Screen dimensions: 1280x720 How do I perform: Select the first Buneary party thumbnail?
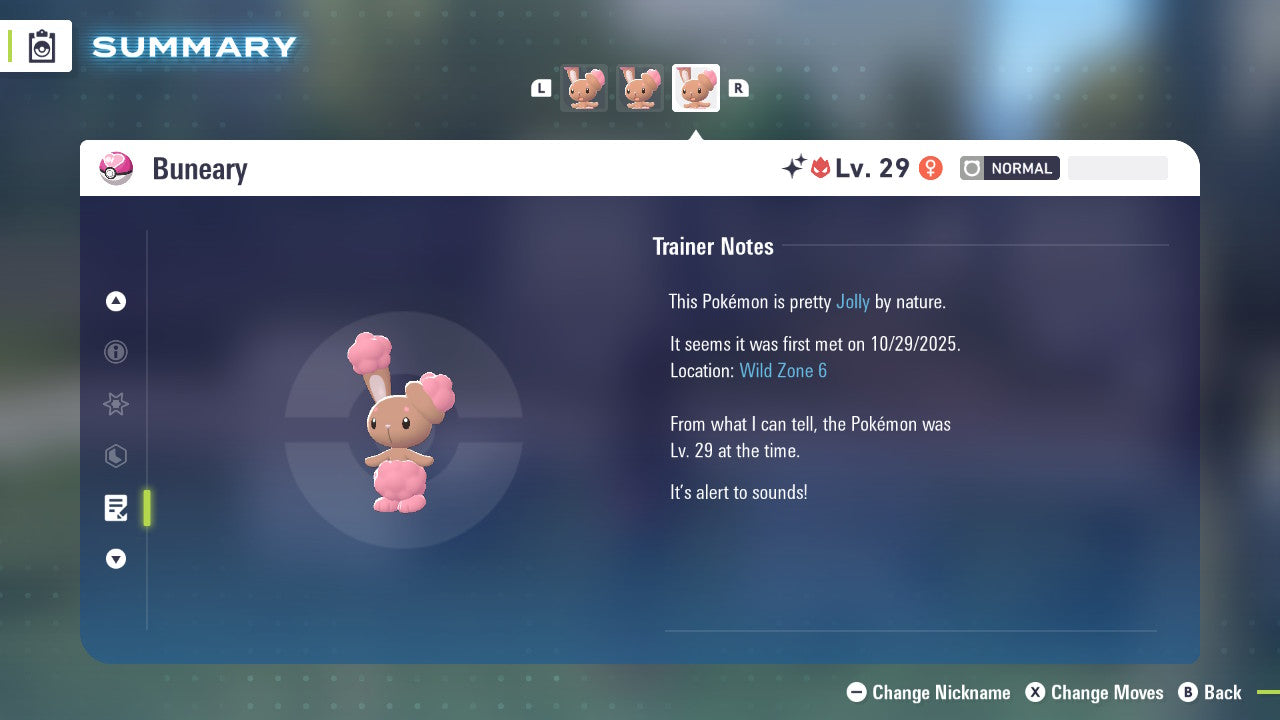pos(584,88)
